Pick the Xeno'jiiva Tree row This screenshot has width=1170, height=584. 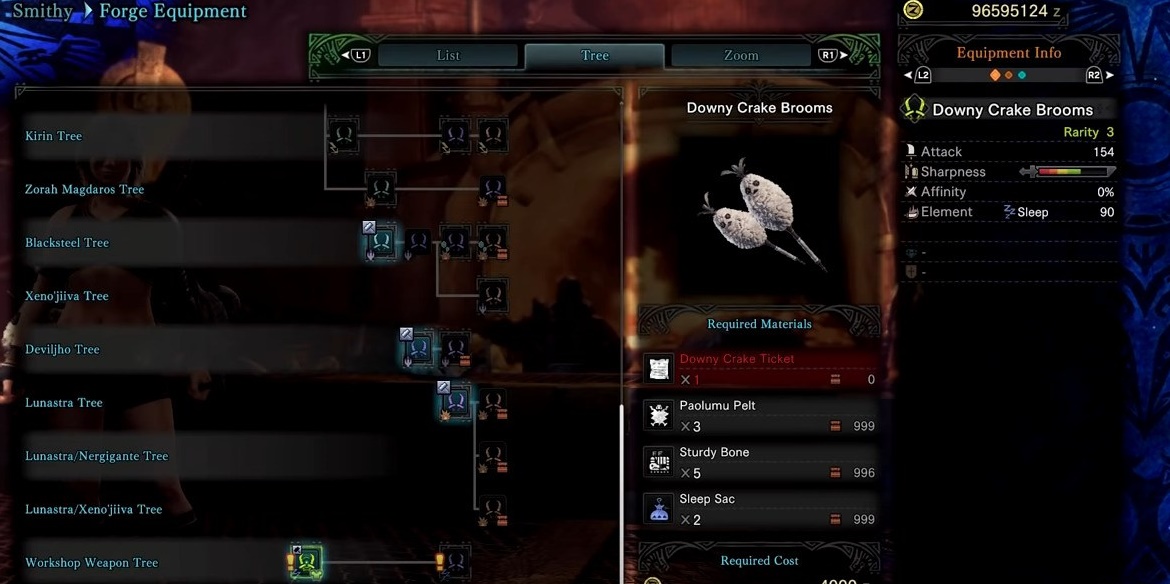point(67,296)
